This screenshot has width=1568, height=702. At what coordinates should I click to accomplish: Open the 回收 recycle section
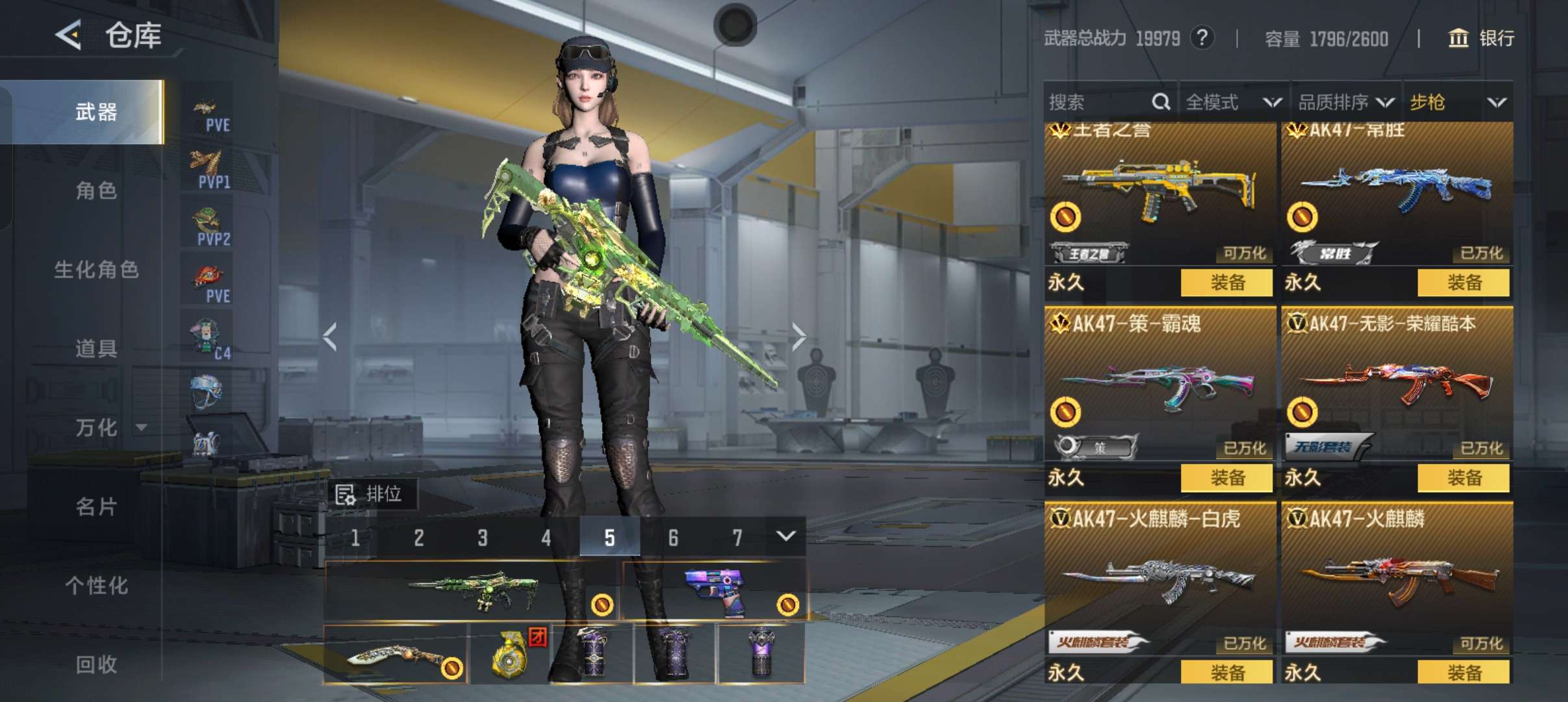(x=96, y=664)
